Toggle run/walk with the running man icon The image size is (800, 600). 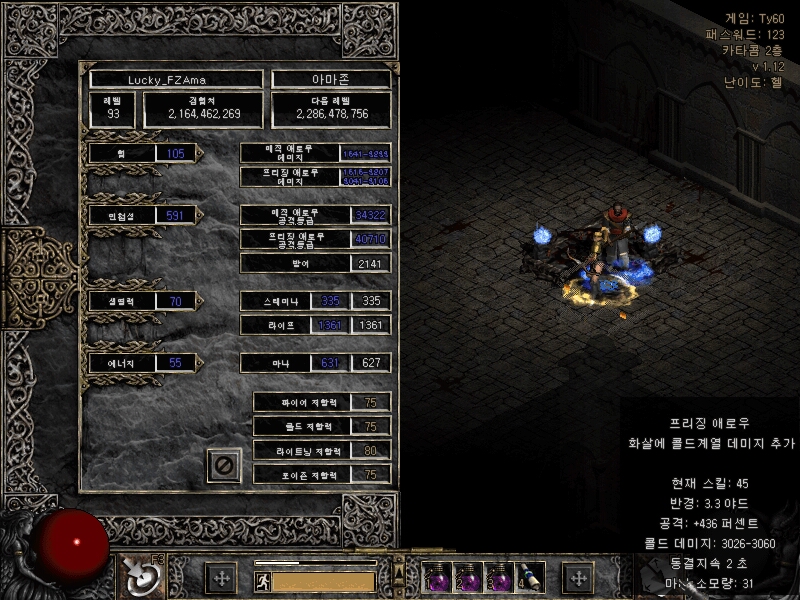[262, 580]
